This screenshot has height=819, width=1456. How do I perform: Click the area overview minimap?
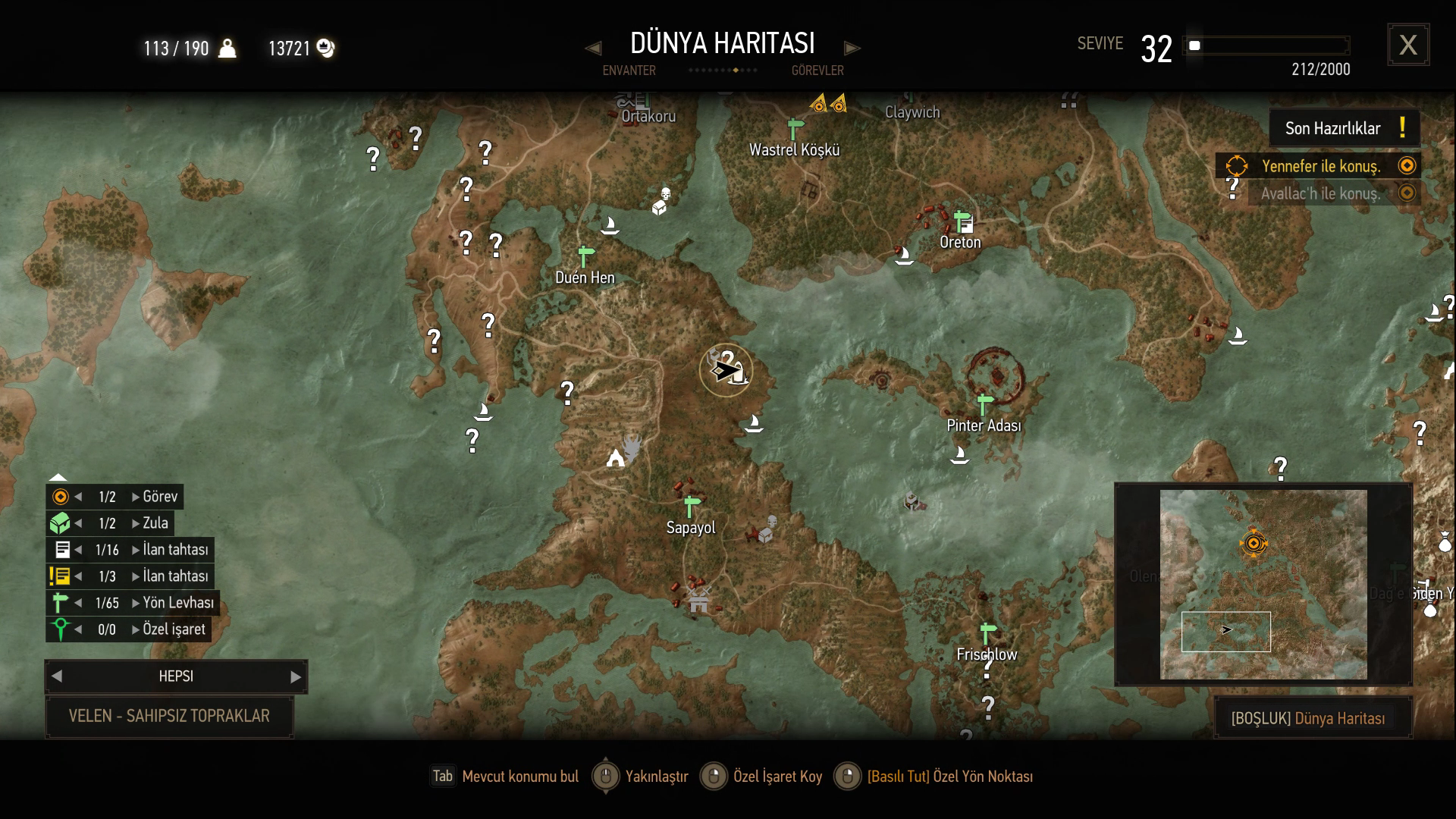pyautogui.click(x=1263, y=584)
